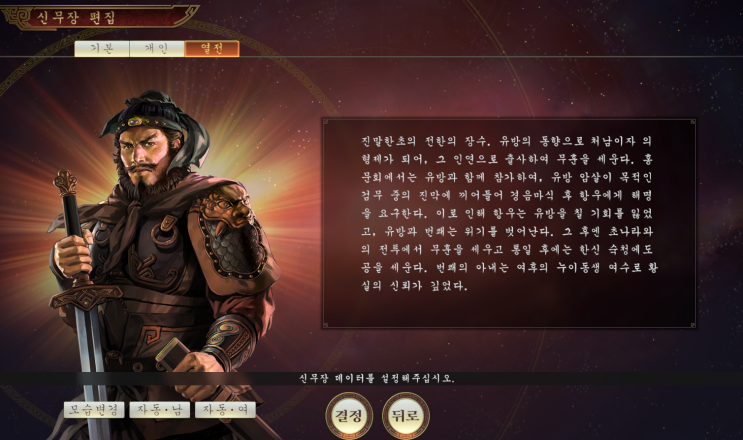Click the 모습변경 button

click(94, 410)
